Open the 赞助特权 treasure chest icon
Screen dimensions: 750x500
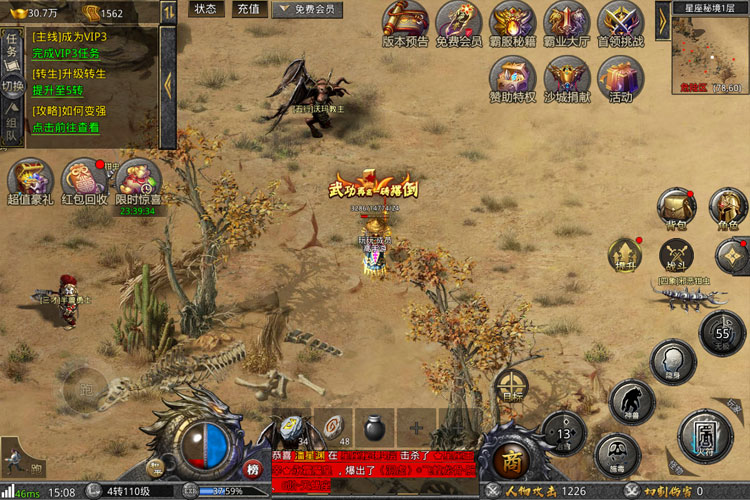tap(513, 78)
